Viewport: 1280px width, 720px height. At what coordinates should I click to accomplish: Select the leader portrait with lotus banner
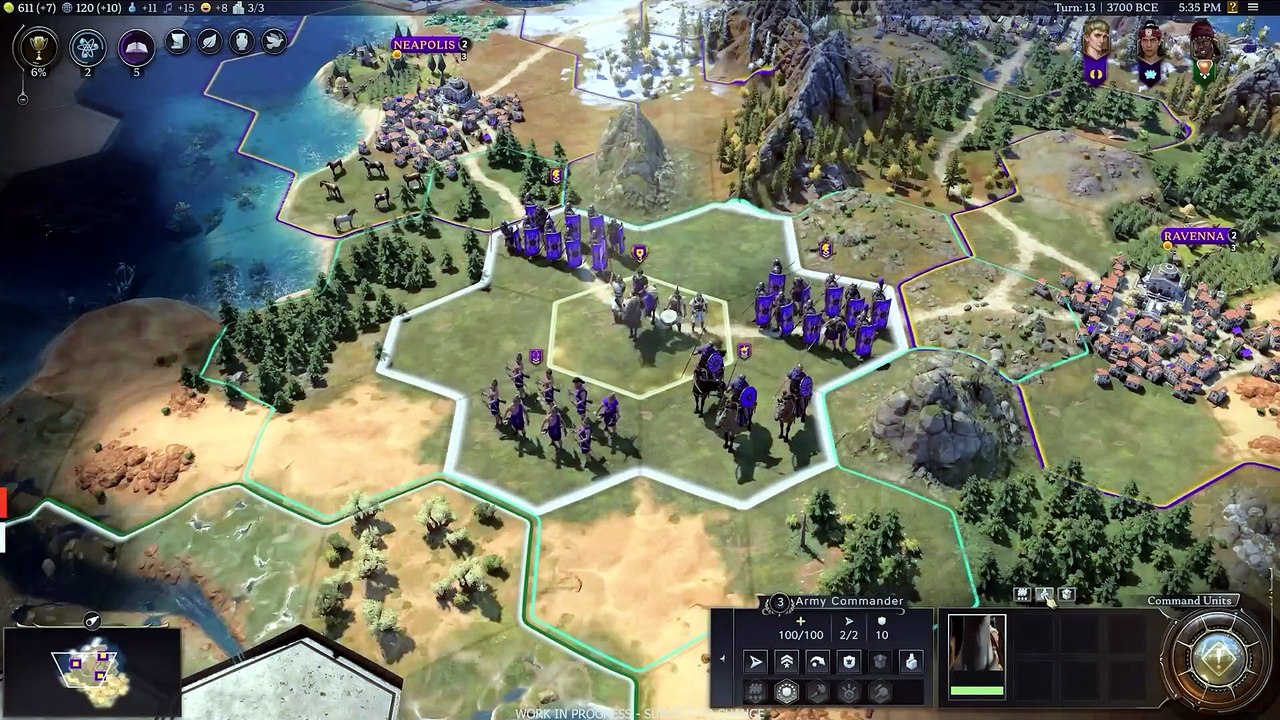pyautogui.click(x=1150, y=50)
